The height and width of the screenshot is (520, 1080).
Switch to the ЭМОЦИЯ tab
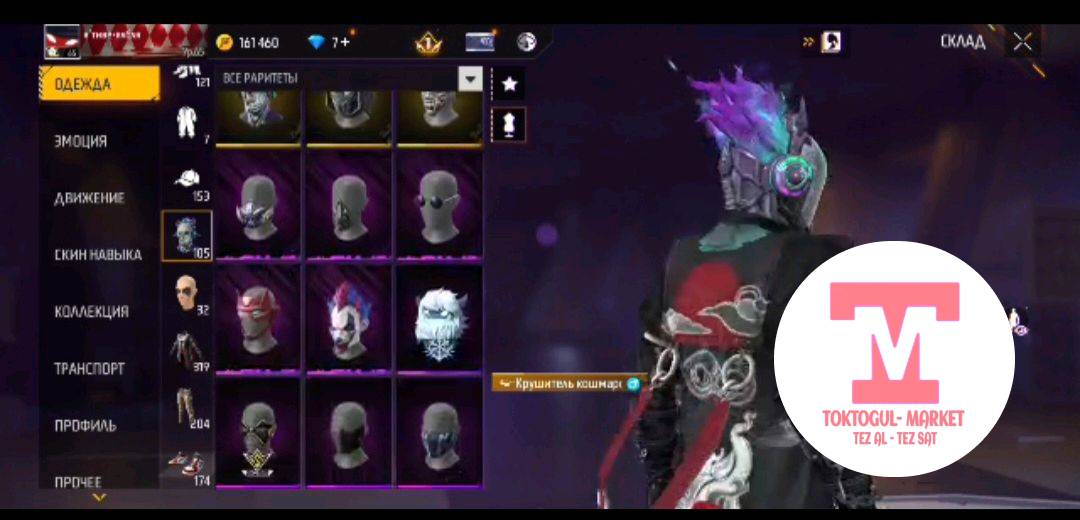click(x=81, y=141)
